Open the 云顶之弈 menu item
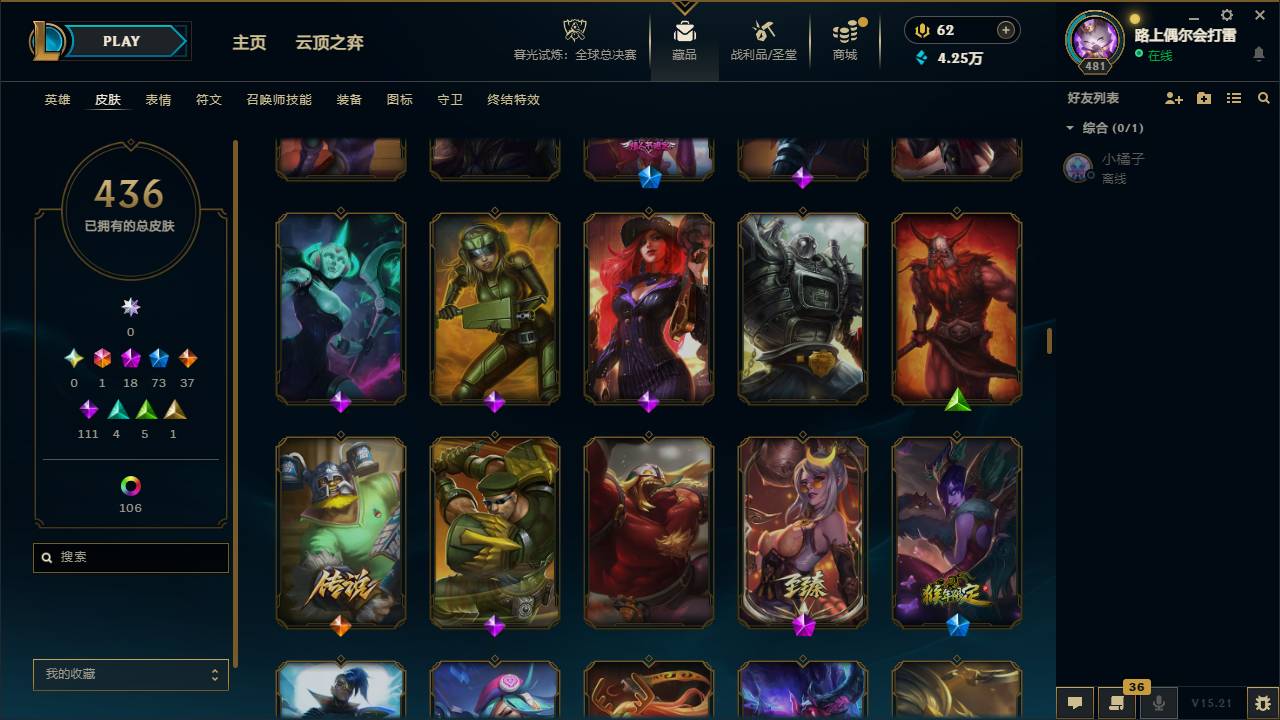This screenshot has height=720, width=1280. click(331, 42)
